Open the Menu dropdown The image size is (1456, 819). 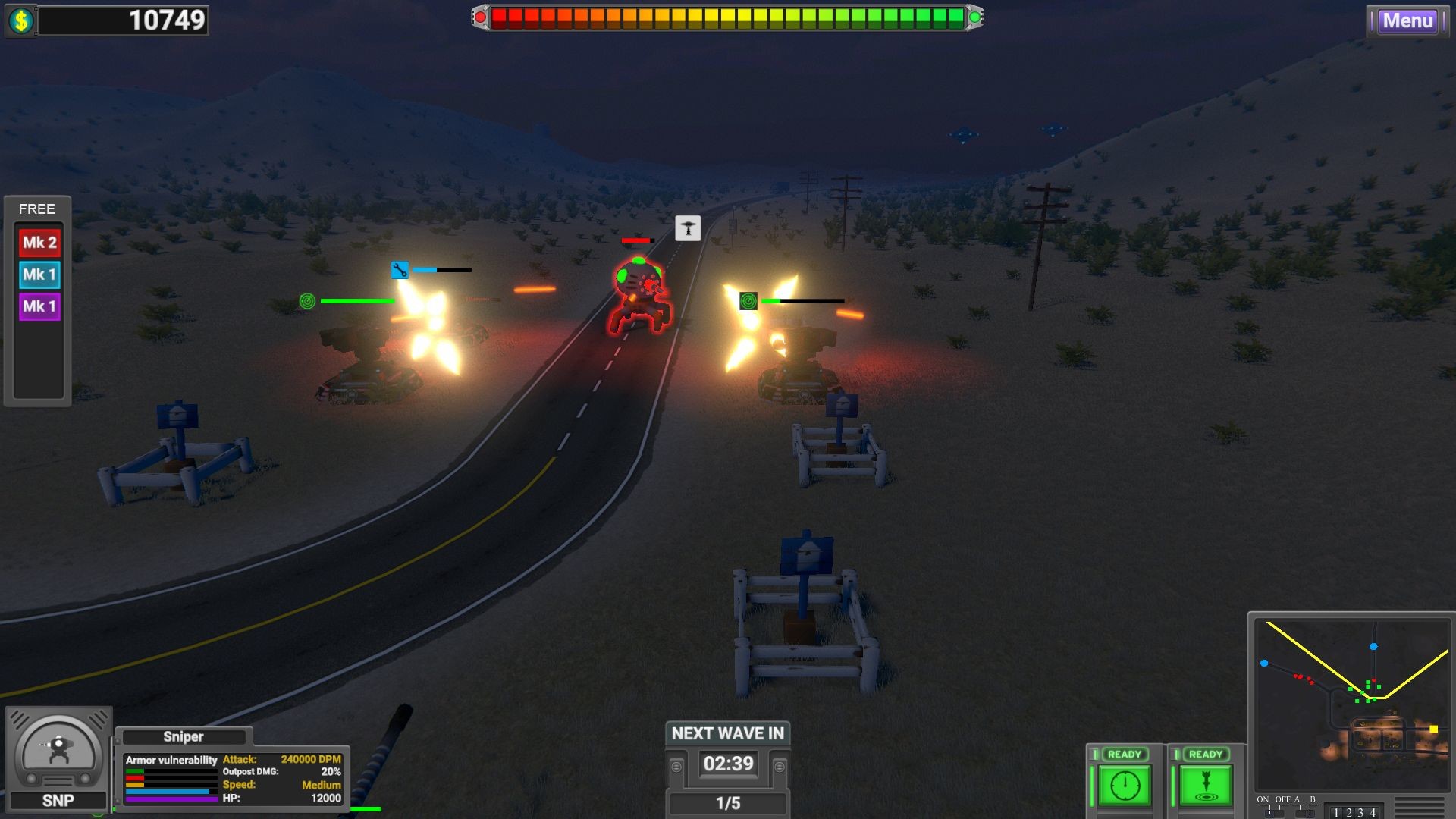click(x=1408, y=20)
